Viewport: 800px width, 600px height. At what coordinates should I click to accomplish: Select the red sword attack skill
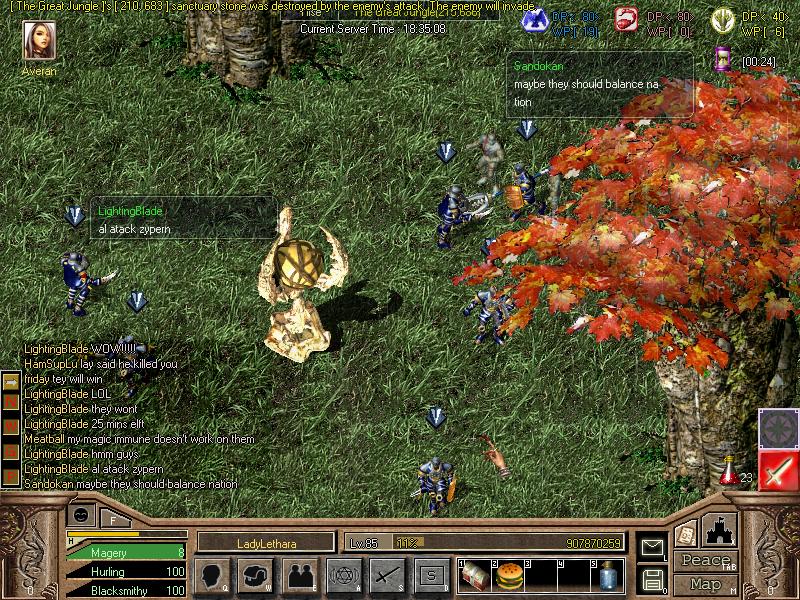778,469
